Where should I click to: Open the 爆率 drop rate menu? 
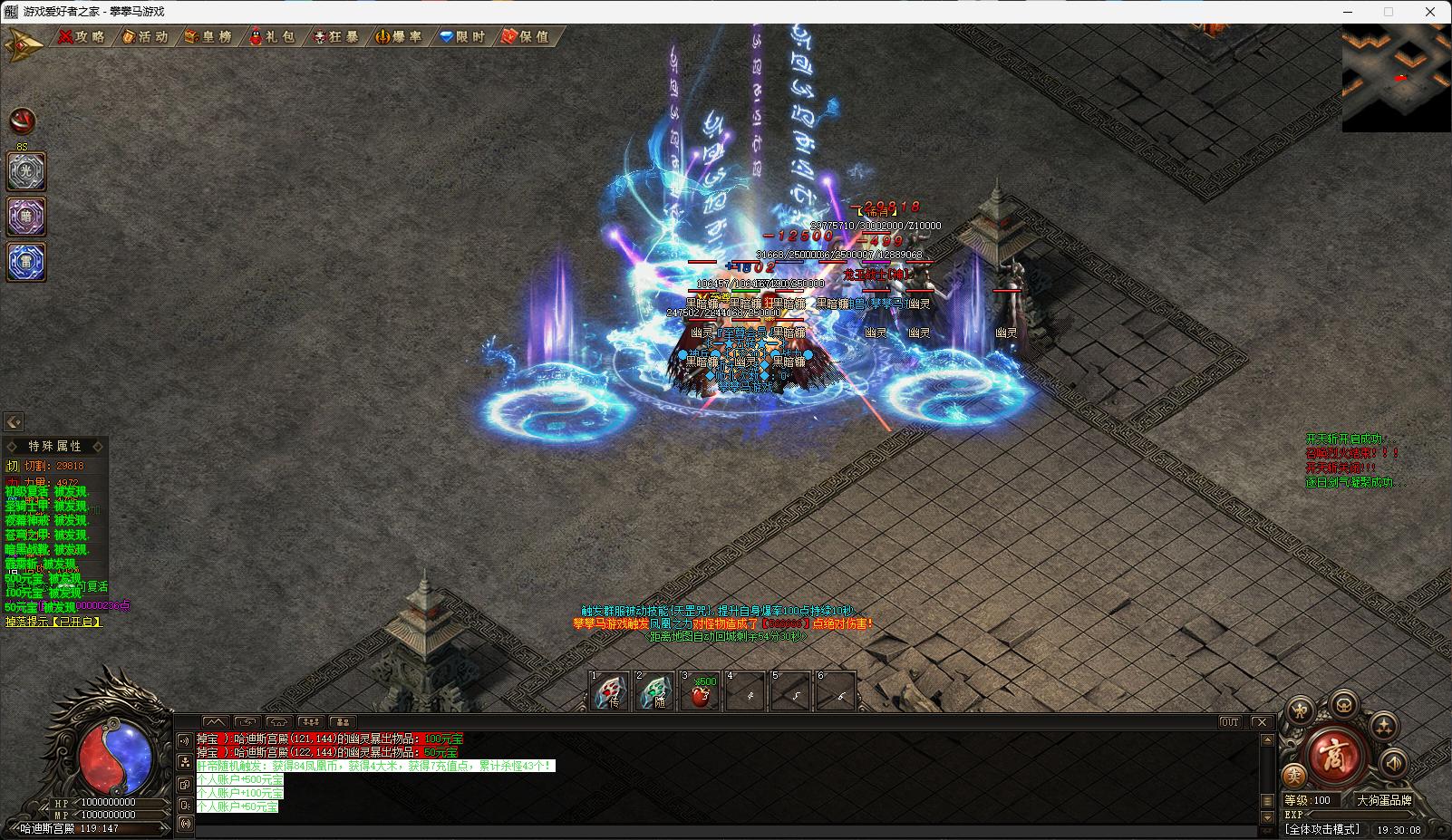[x=399, y=37]
